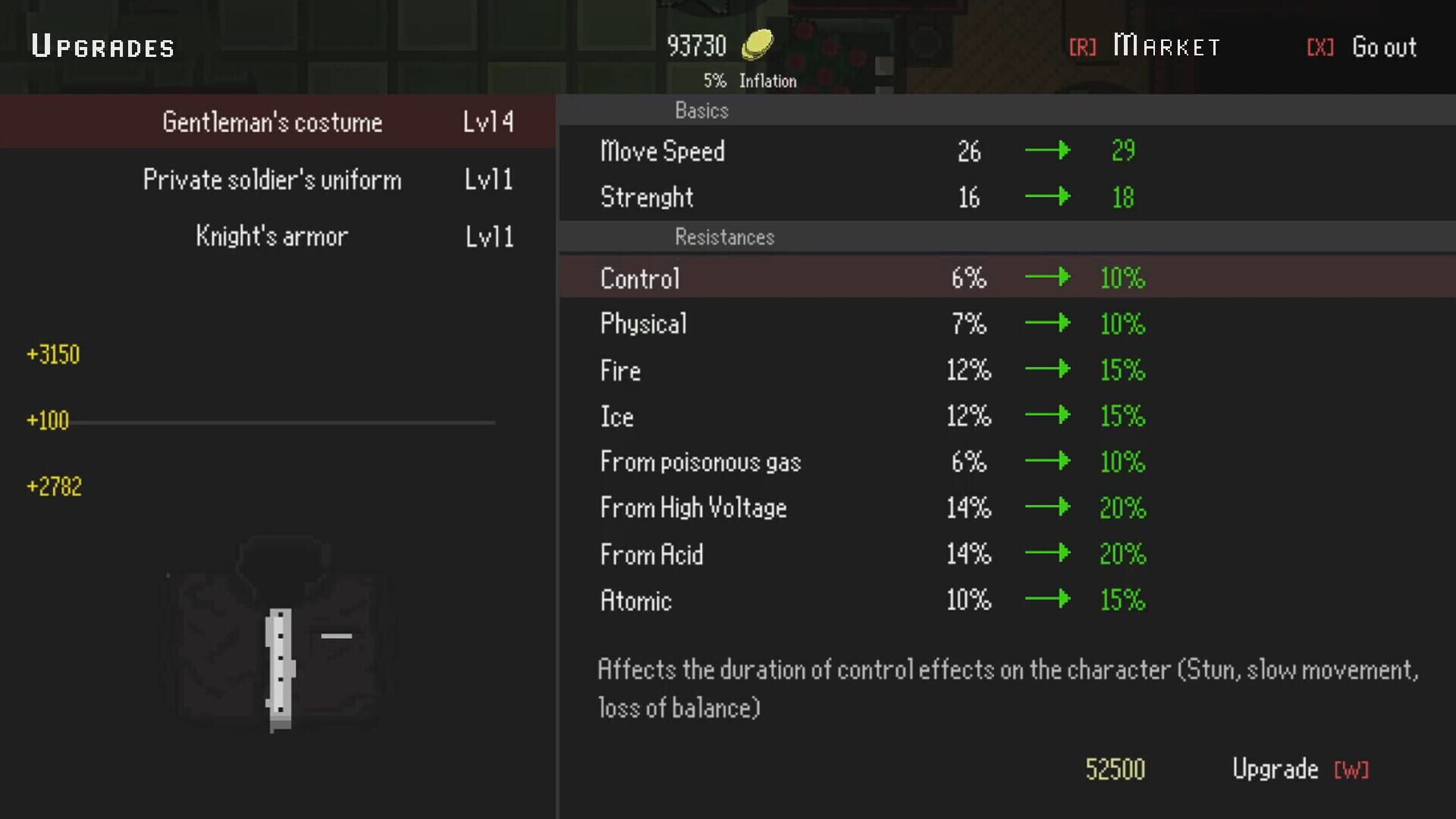
Task: Click the arrow beside Atomic resistance
Action: [x=1048, y=599]
